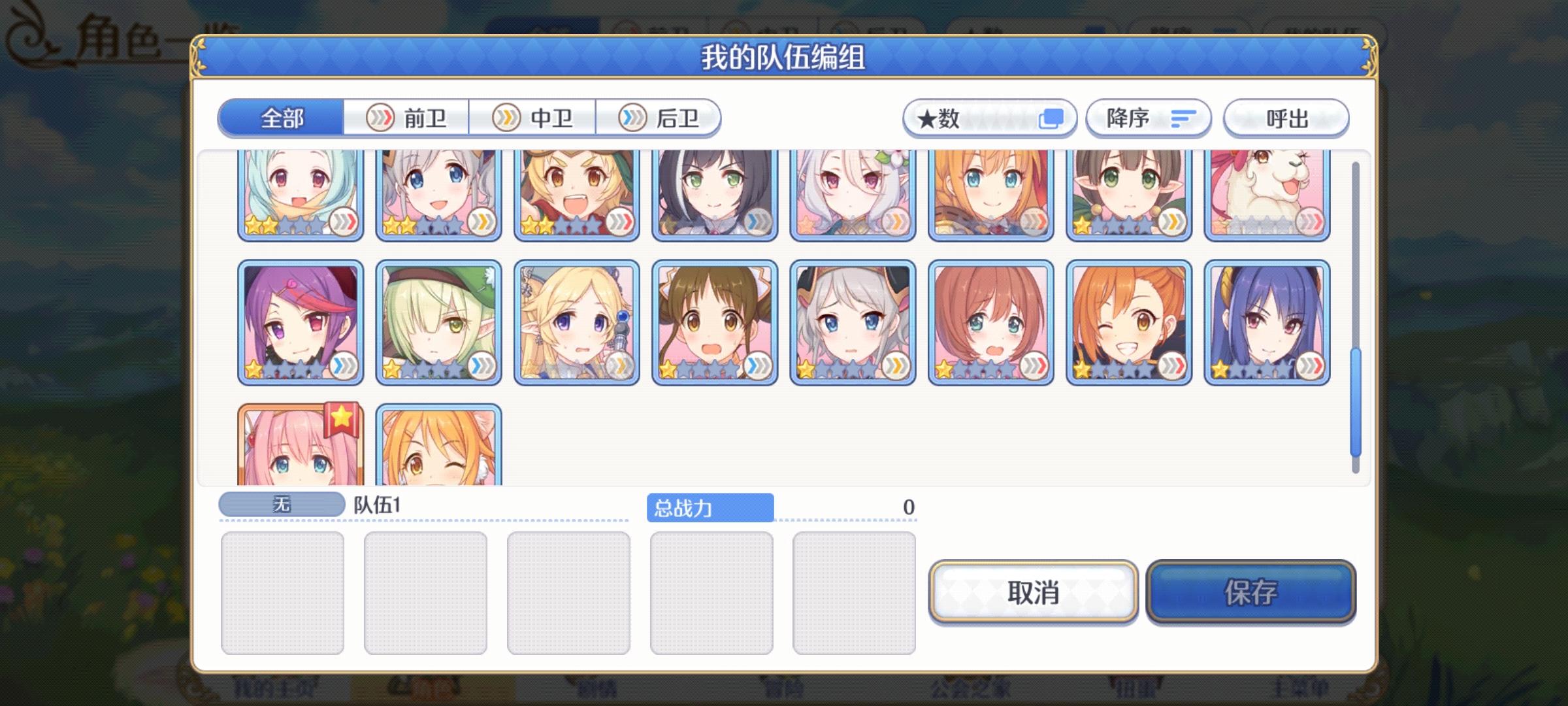Switch to the 全部 tab

(x=282, y=118)
